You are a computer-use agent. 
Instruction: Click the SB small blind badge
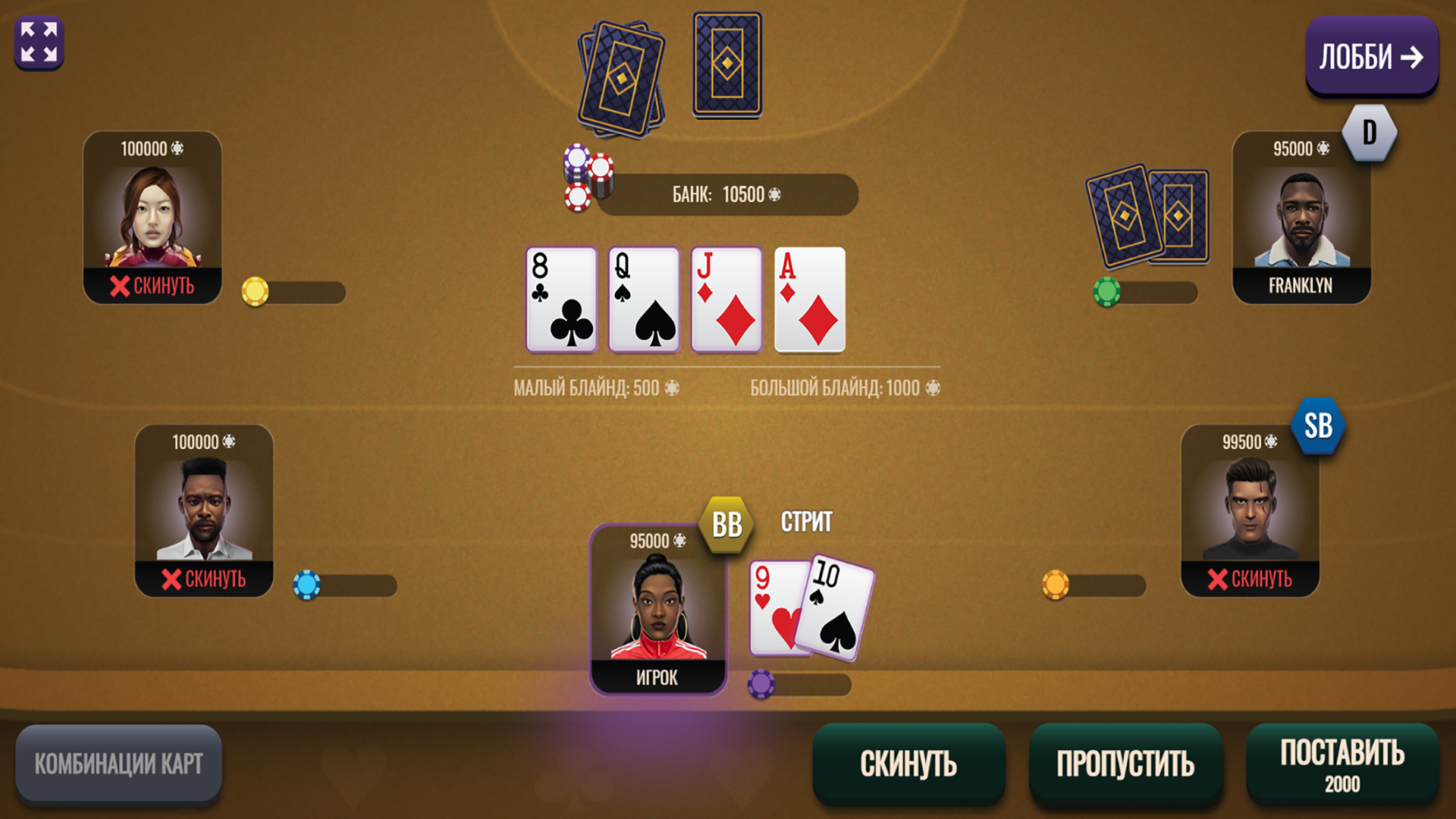[x=1319, y=427]
